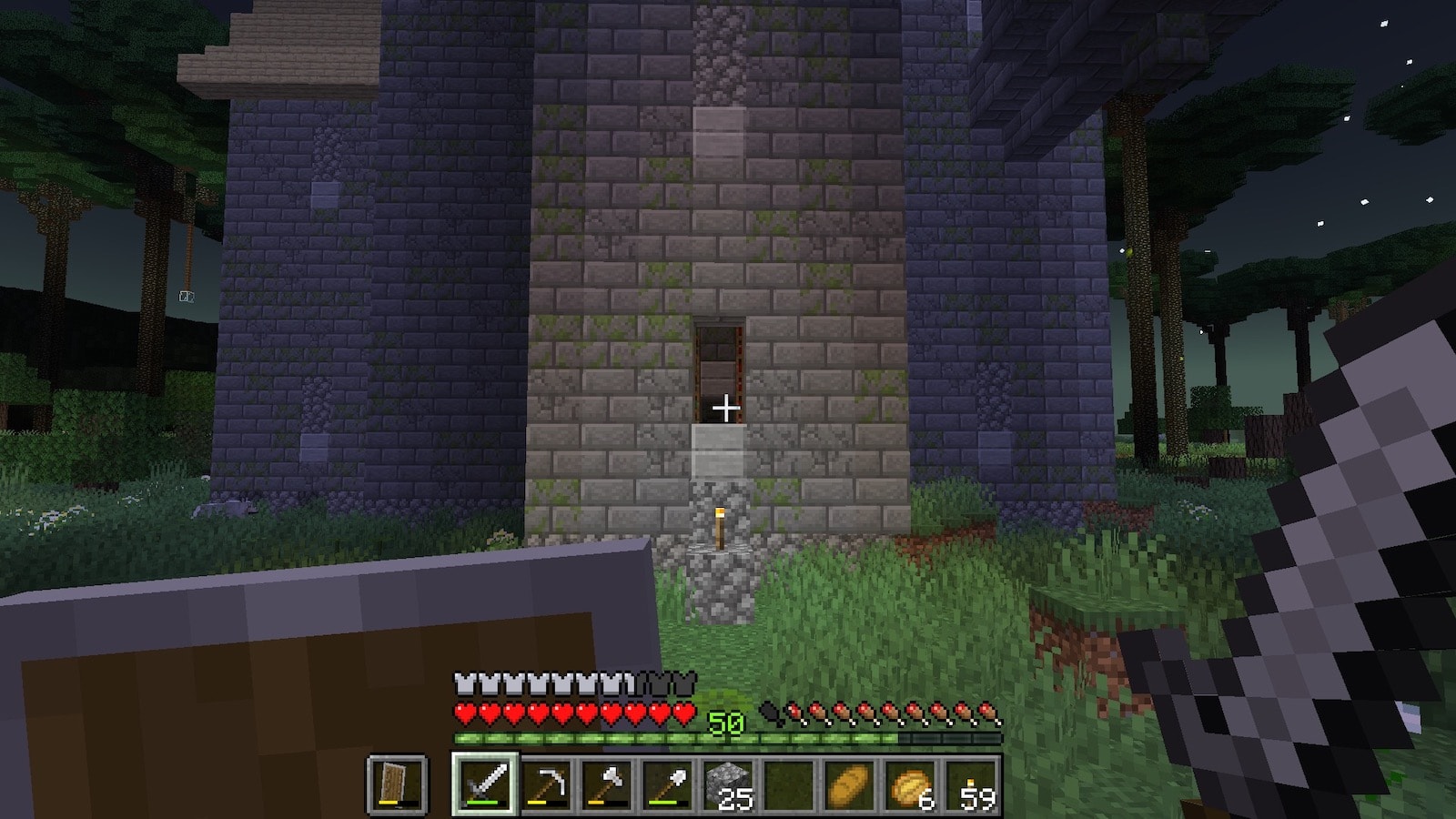Choose the iron axe in the hotbar

coord(607,784)
